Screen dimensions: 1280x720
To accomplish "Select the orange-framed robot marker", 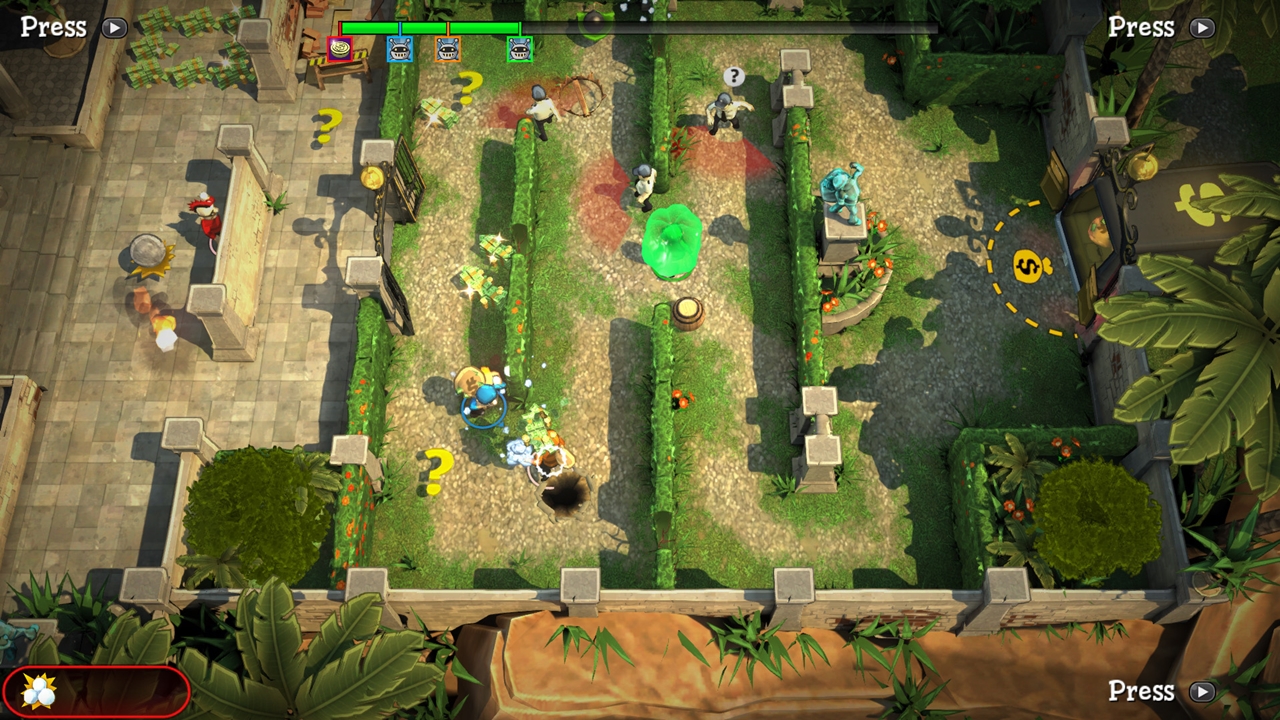I will (x=447, y=49).
